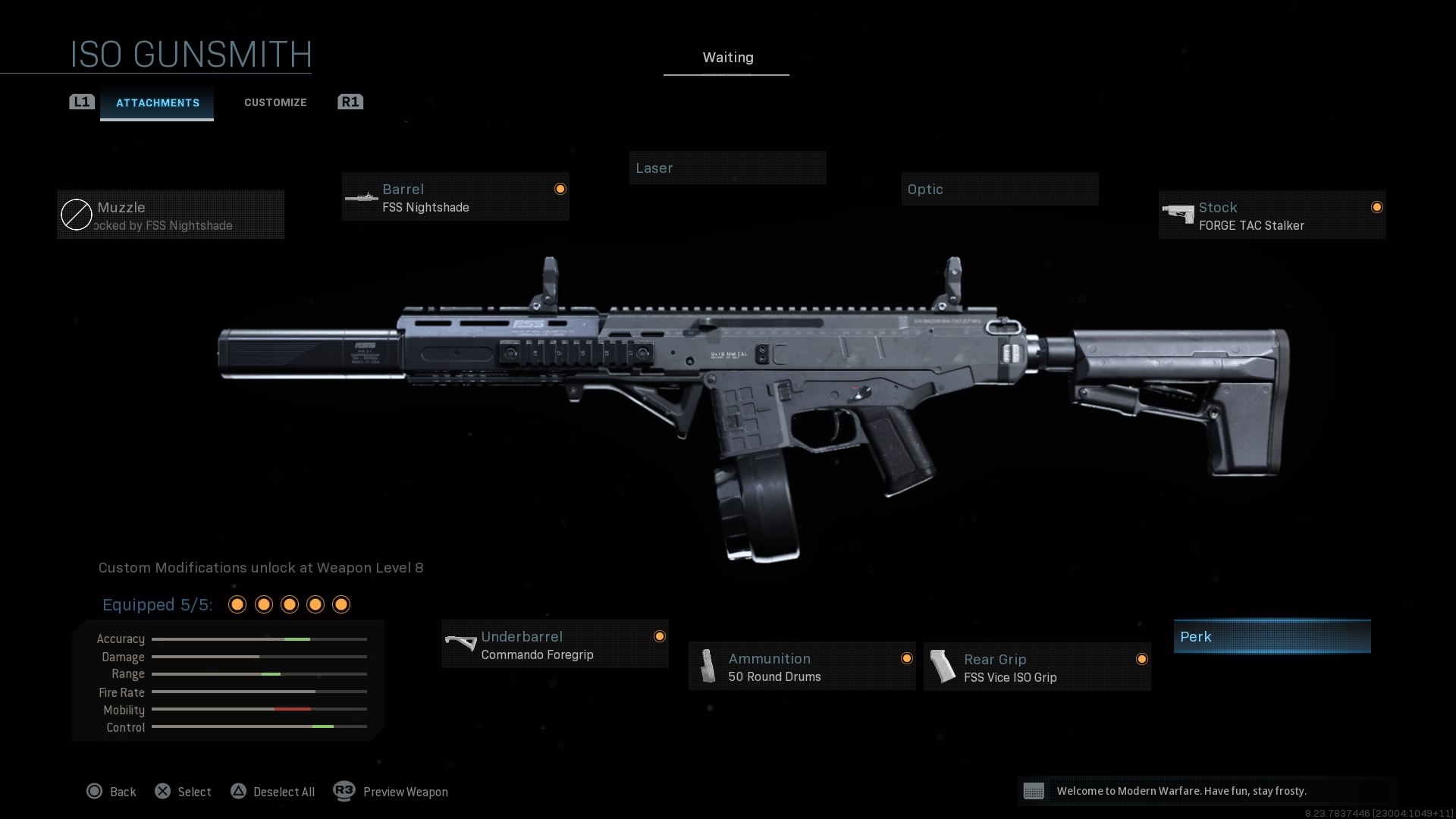Toggle the first Equipped 5/5 dot
This screenshot has width=1456, height=819.
click(237, 604)
